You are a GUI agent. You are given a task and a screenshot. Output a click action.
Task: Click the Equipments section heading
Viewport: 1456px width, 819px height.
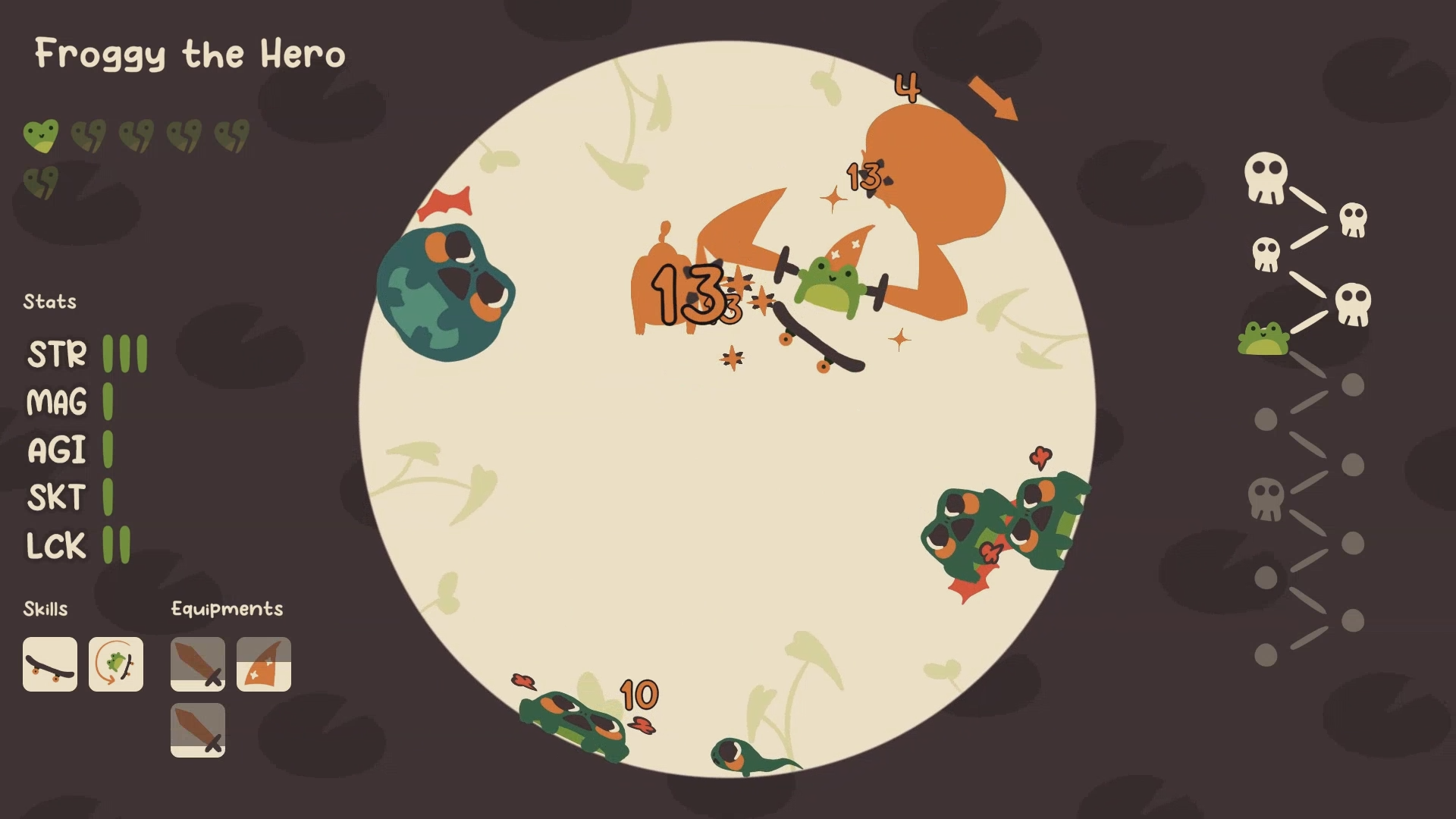[227, 608]
